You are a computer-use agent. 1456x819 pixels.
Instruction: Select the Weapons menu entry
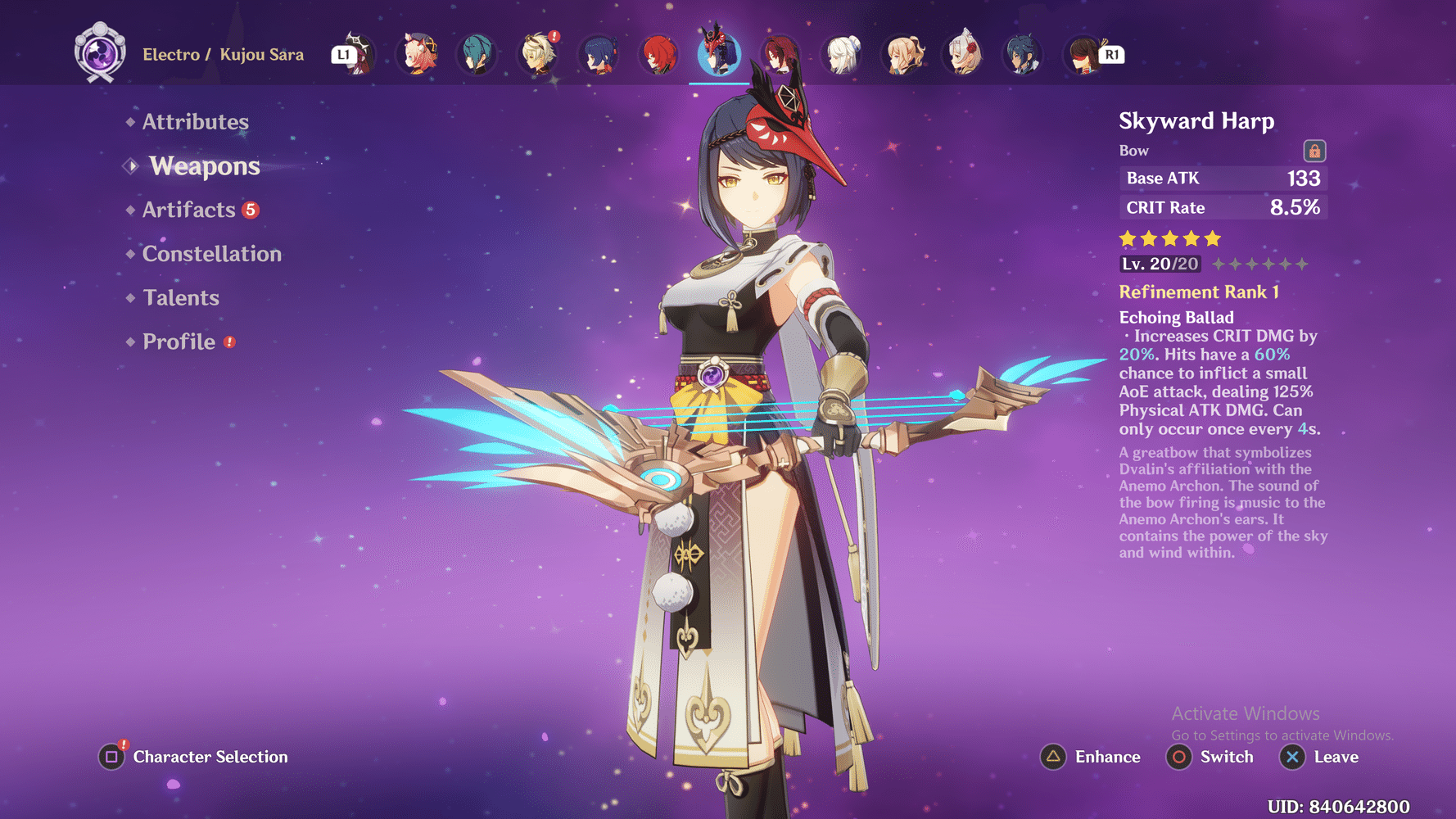204,166
